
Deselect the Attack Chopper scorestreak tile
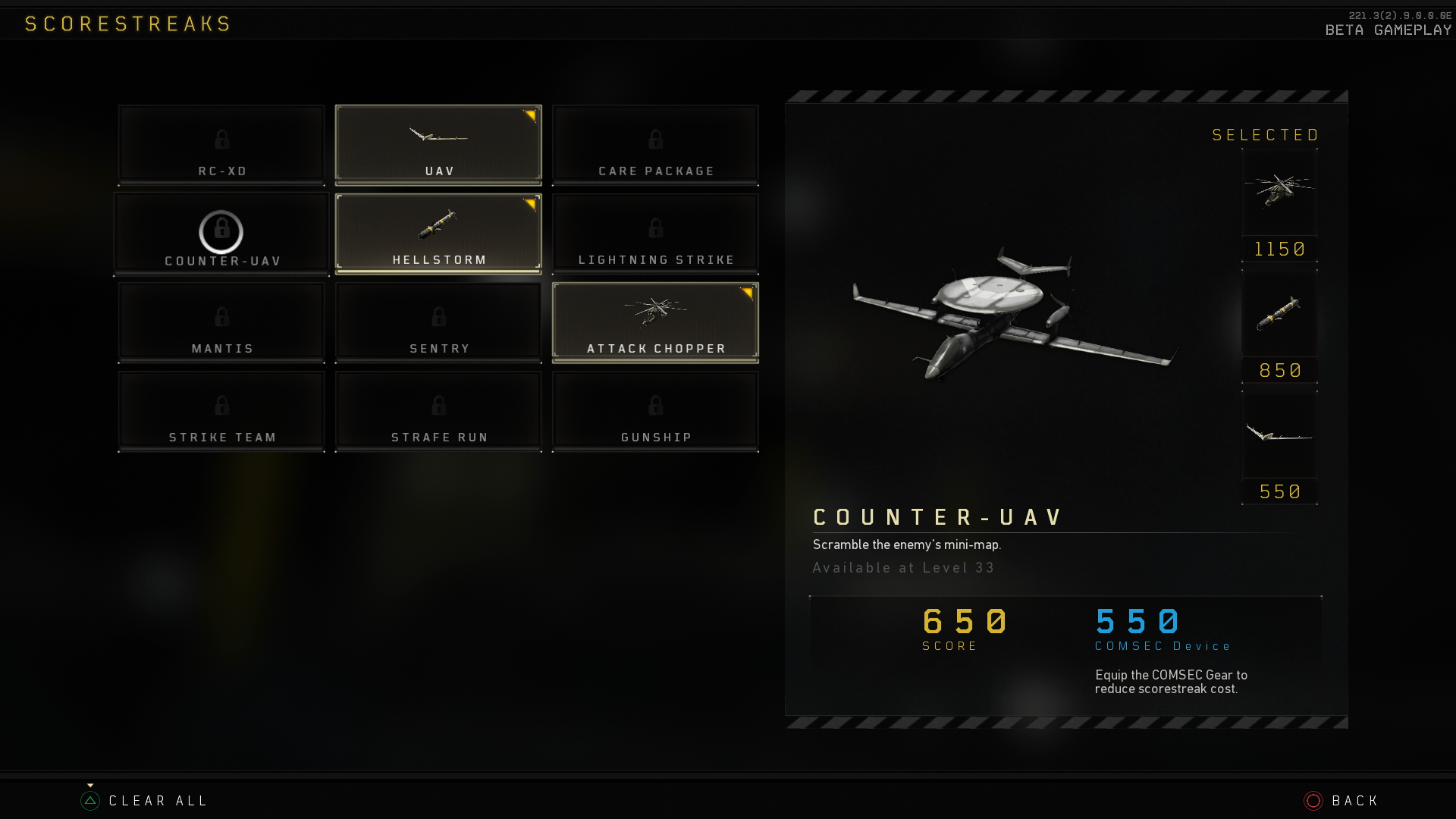[655, 322]
